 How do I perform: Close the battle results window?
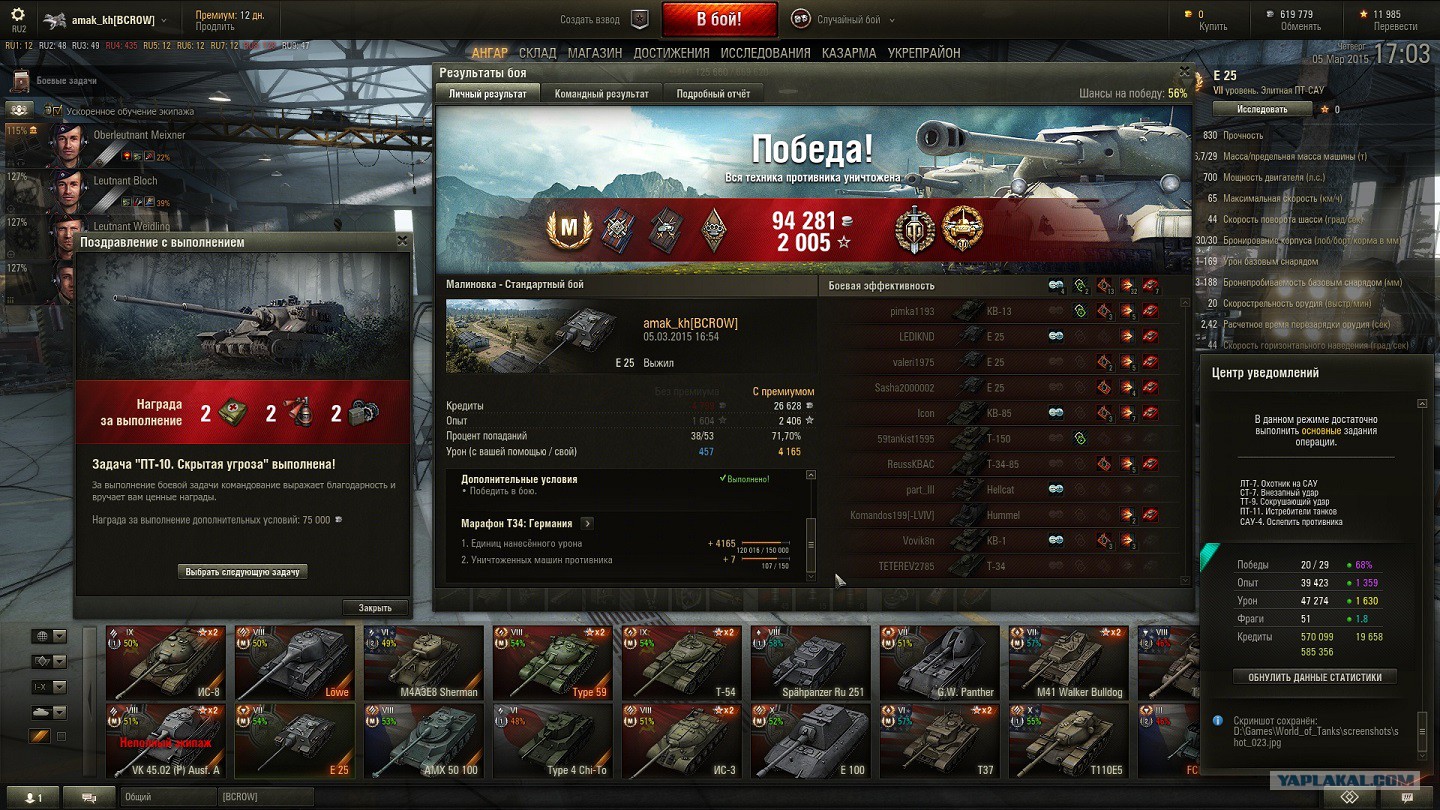click(1185, 72)
